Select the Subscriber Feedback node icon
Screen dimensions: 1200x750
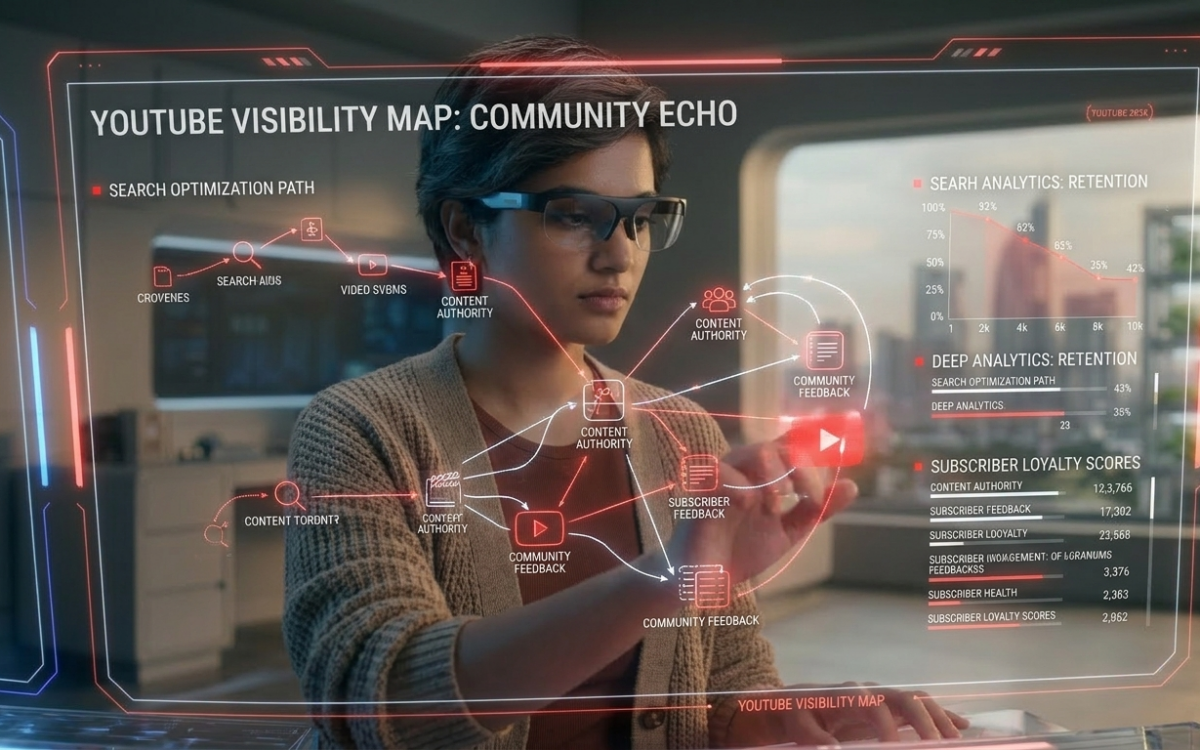point(698,472)
